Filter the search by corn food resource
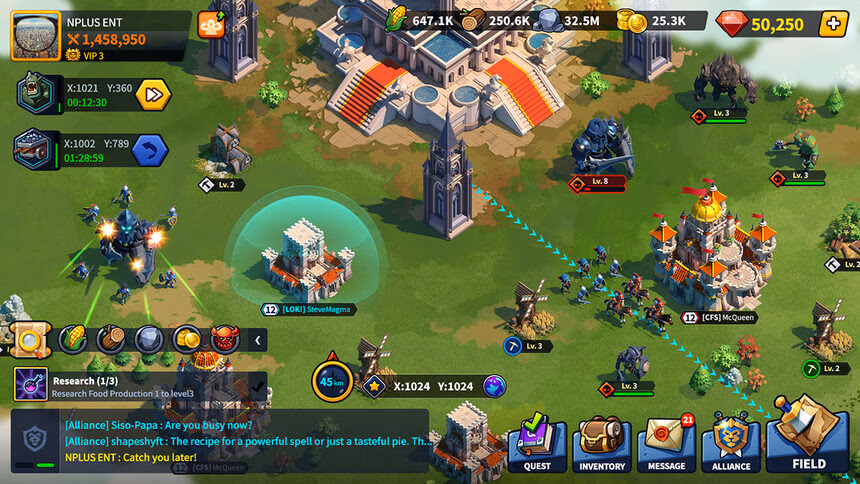This screenshot has width=860, height=484. [73, 340]
